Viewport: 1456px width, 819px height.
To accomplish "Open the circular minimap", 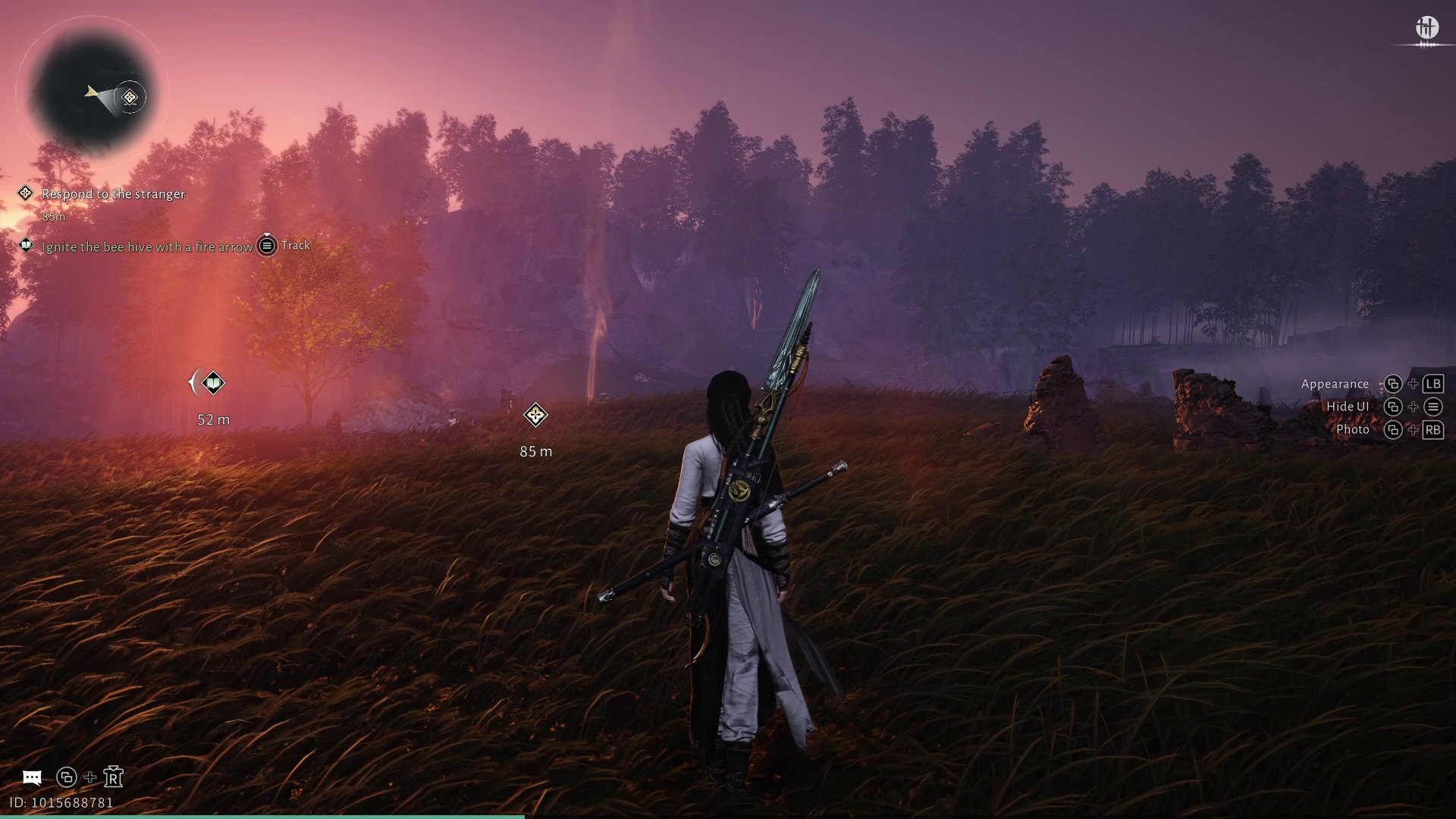I will (x=93, y=93).
